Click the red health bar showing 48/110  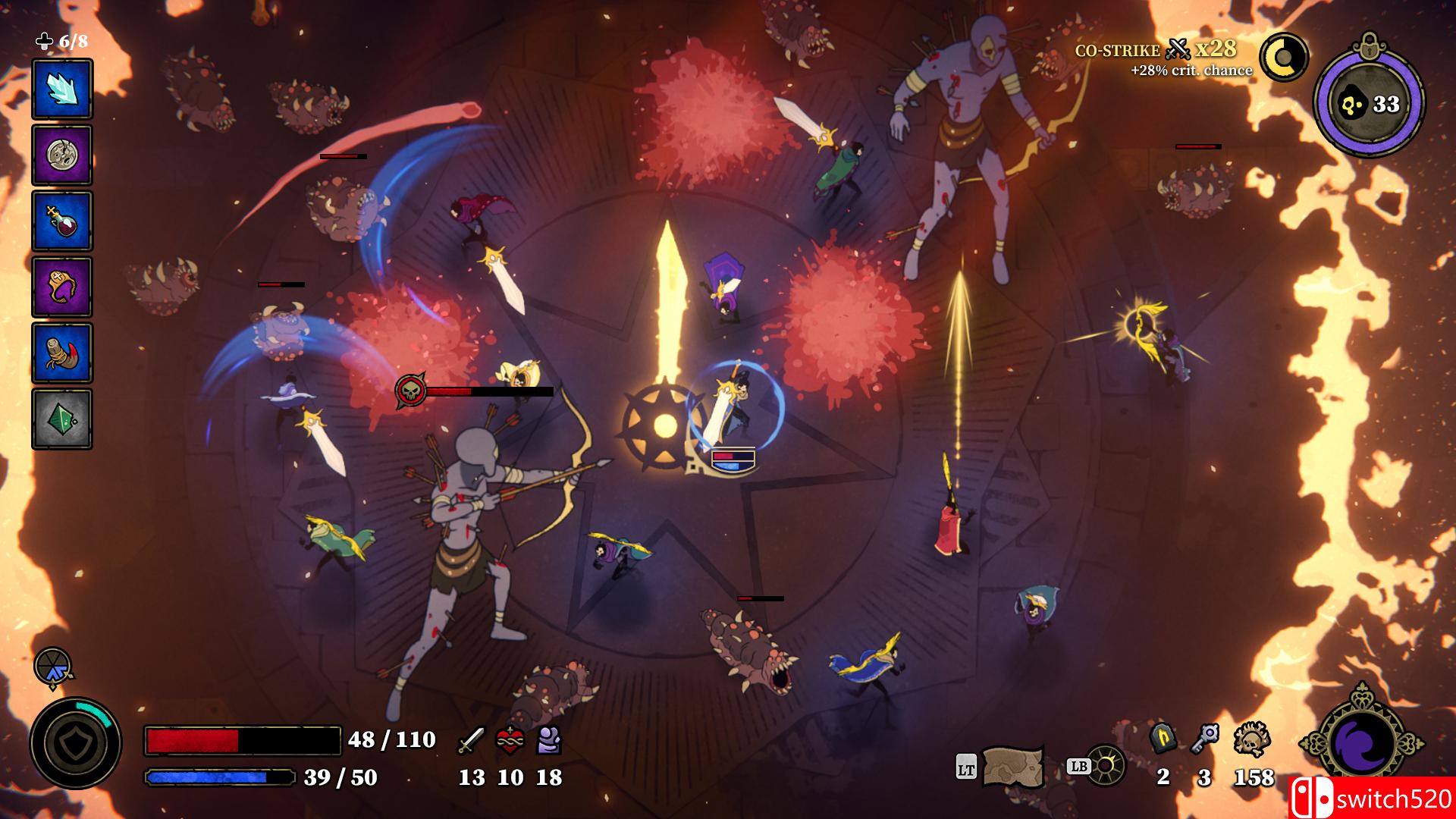click(243, 739)
